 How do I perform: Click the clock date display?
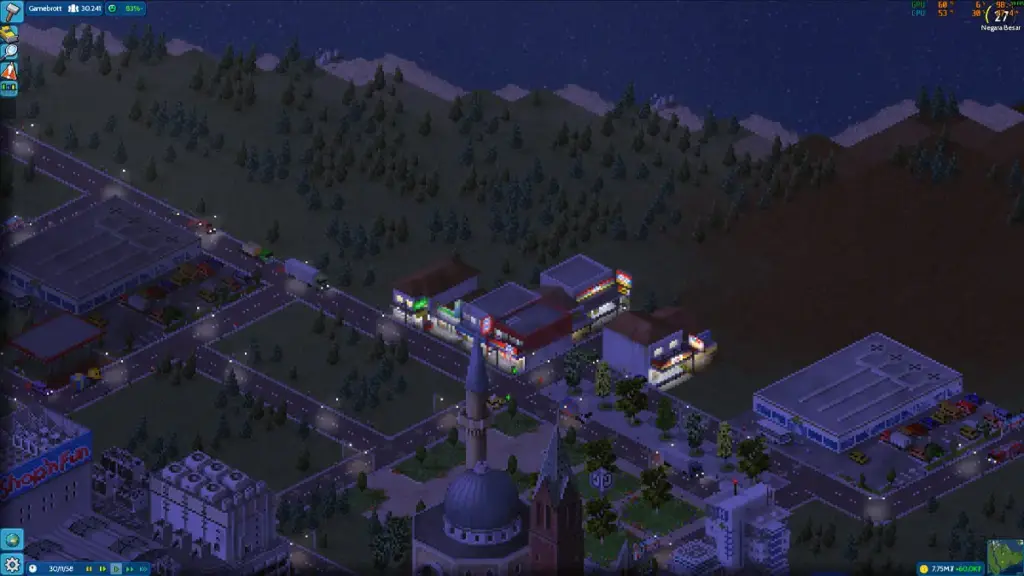pos(50,569)
